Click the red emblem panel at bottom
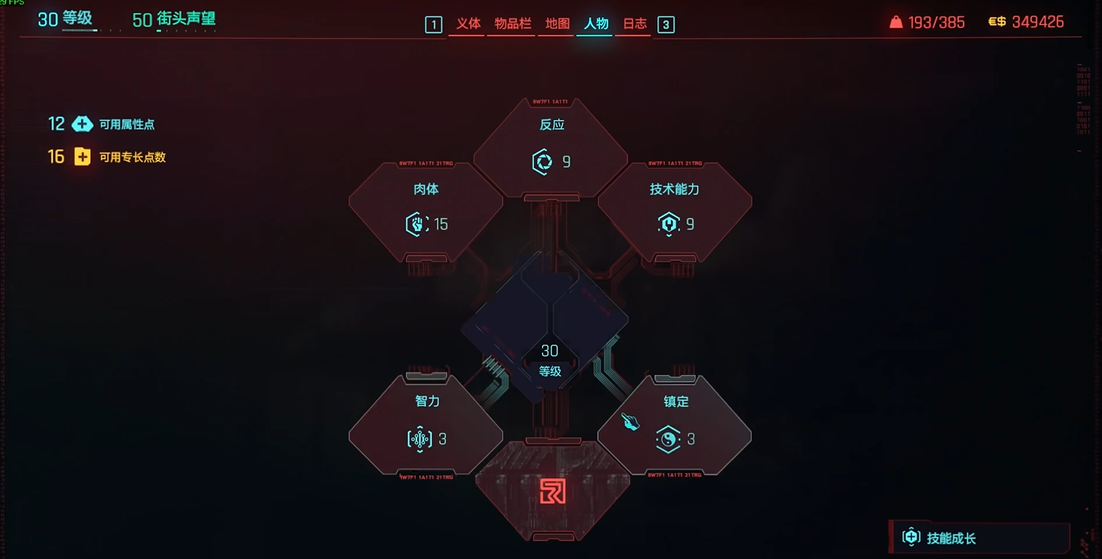 pos(551,490)
